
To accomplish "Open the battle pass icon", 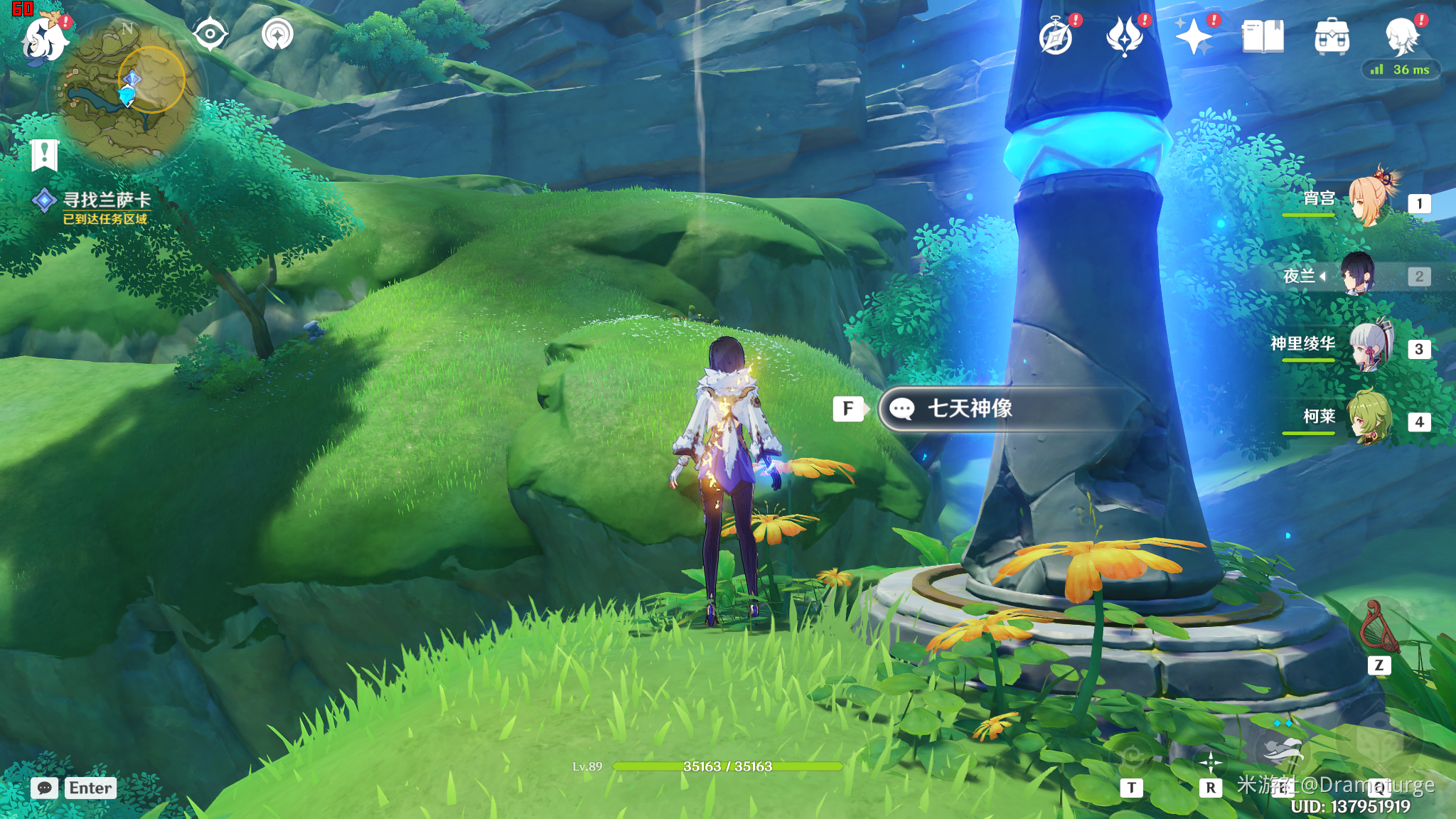I will tap(1124, 37).
